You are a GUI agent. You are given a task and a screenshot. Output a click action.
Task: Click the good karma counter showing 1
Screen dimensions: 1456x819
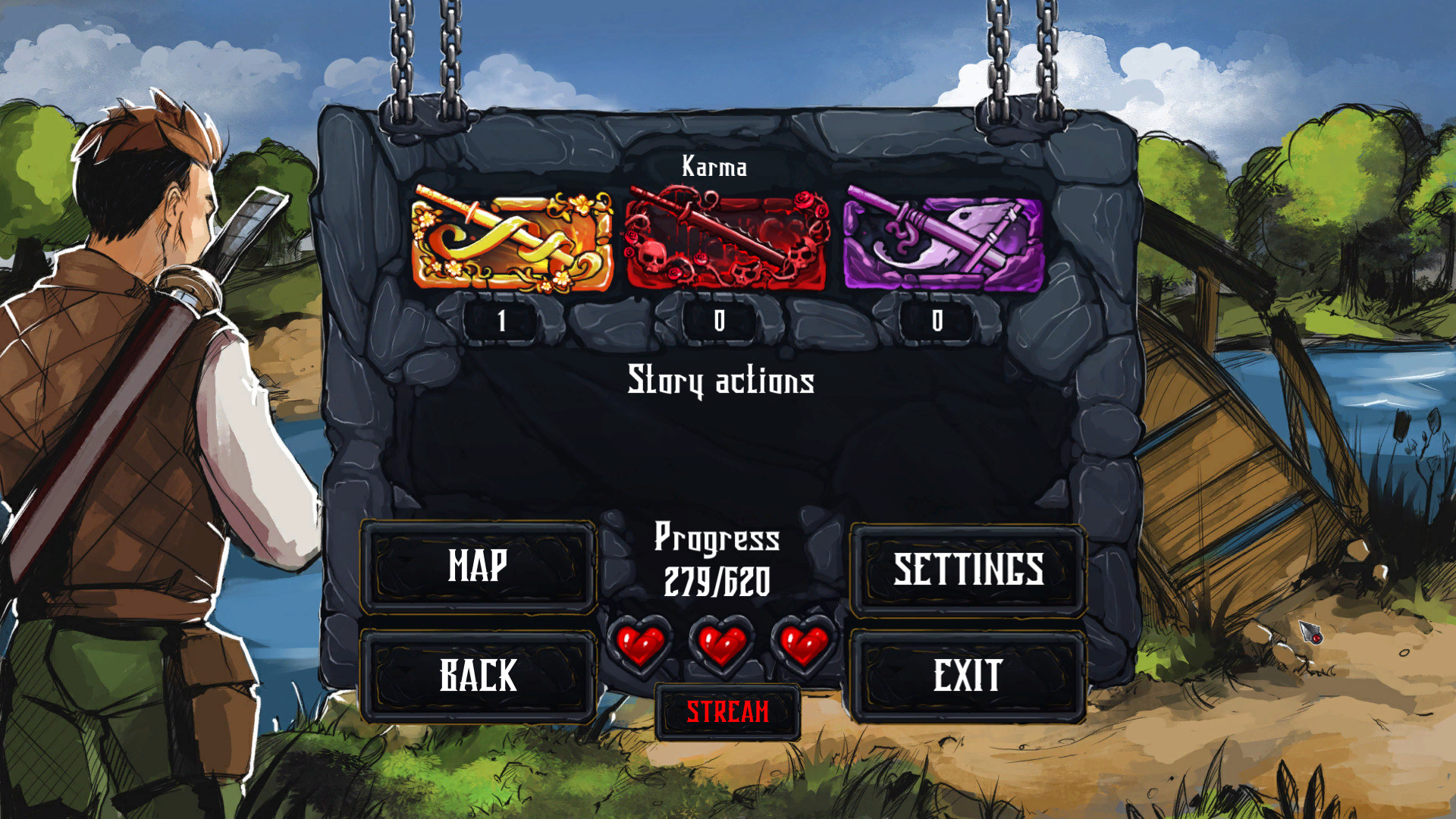[x=502, y=321]
